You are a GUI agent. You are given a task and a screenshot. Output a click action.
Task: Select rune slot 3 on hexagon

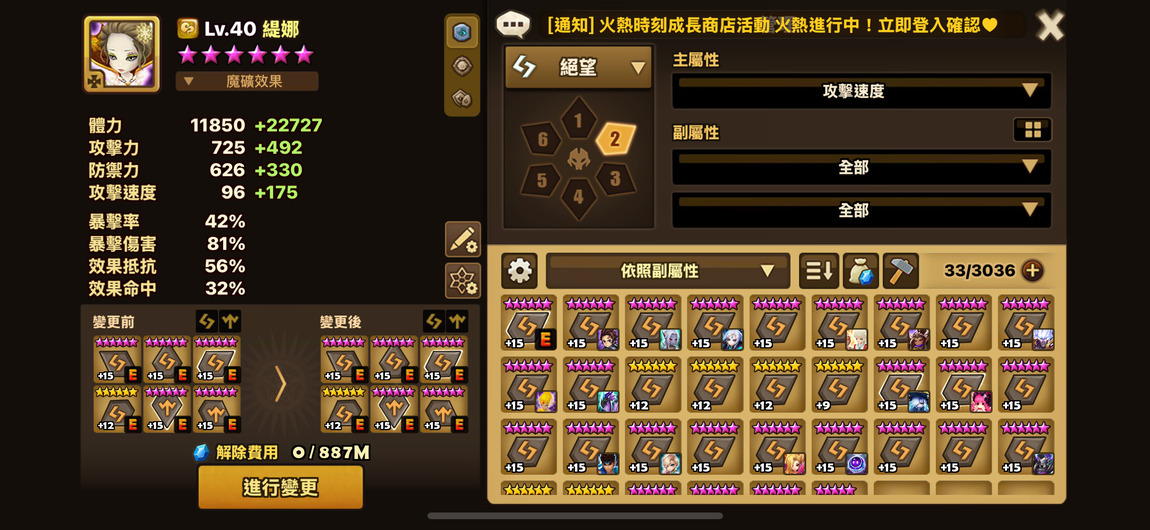[x=615, y=180]
